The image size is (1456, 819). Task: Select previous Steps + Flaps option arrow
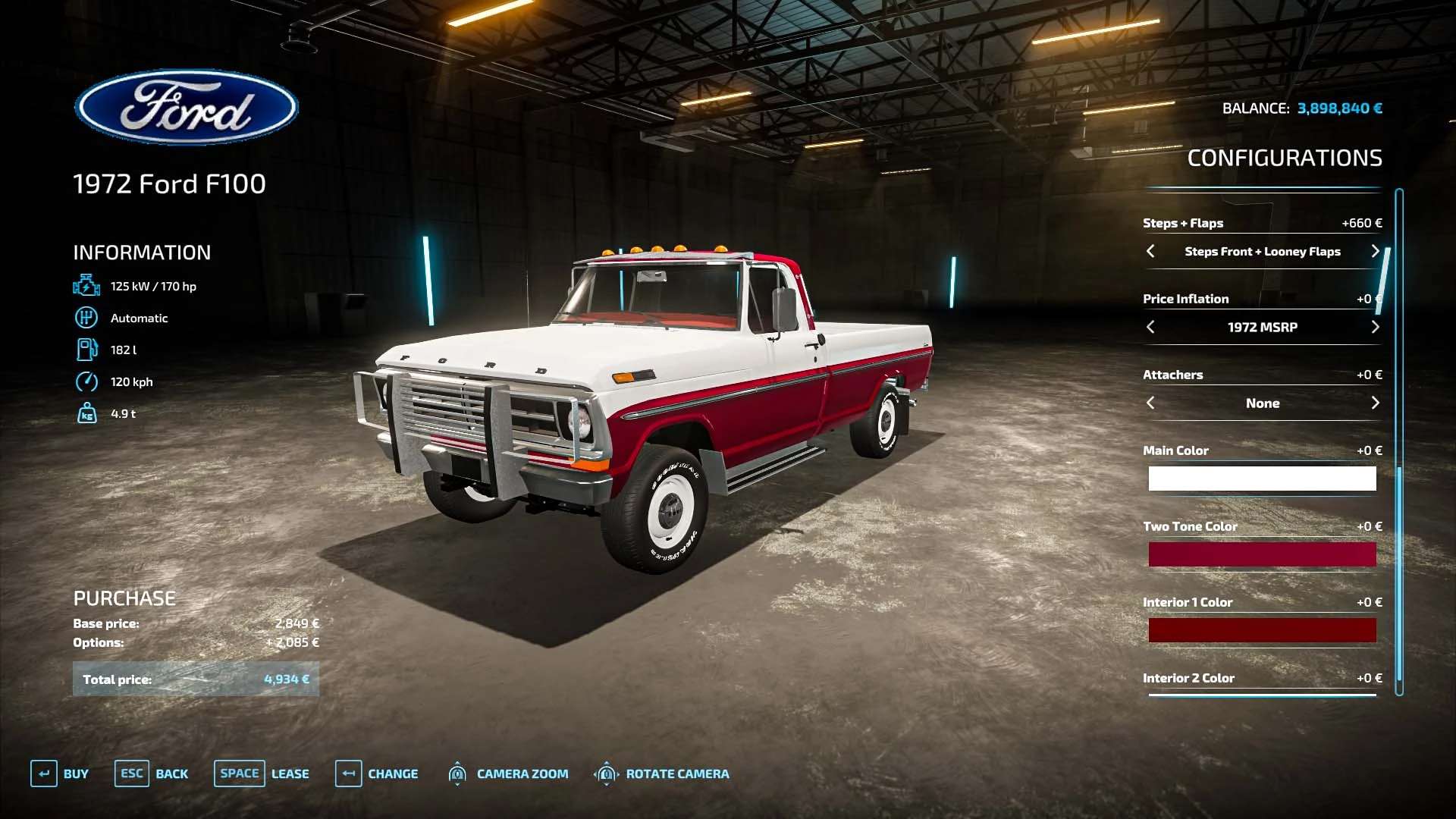pos(1150,251)
